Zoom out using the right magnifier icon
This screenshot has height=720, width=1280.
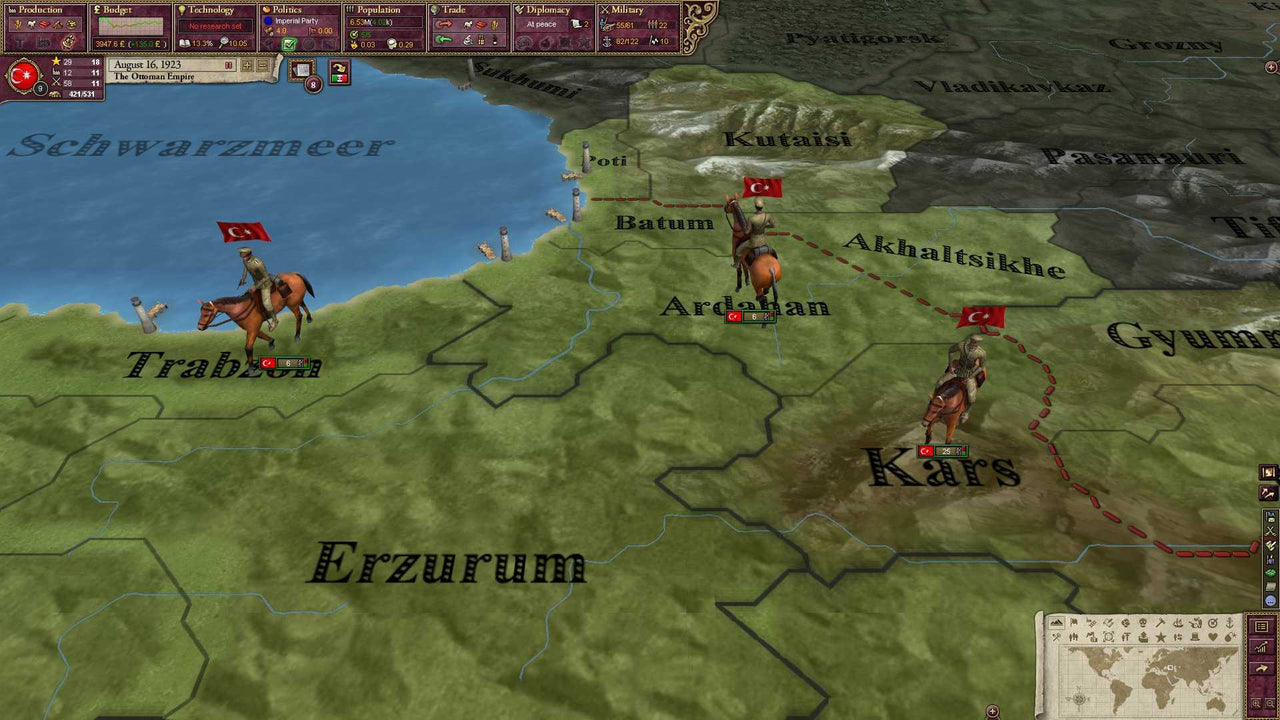(1269, 703)
